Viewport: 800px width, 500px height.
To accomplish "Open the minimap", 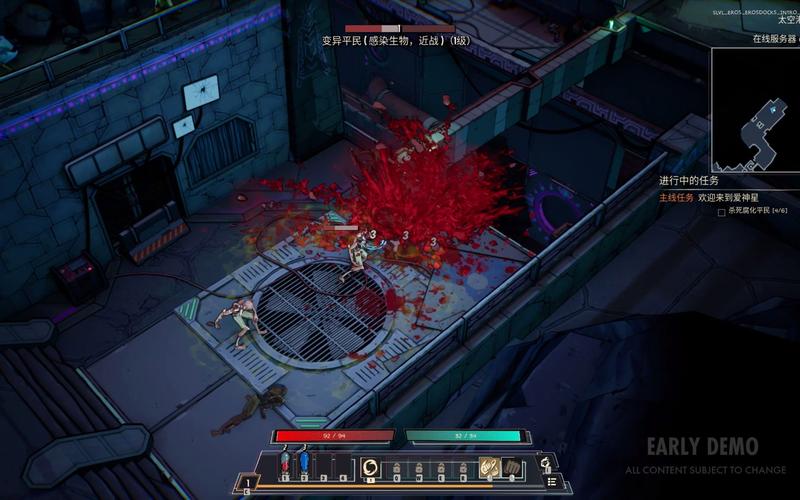I will (755, 108).
